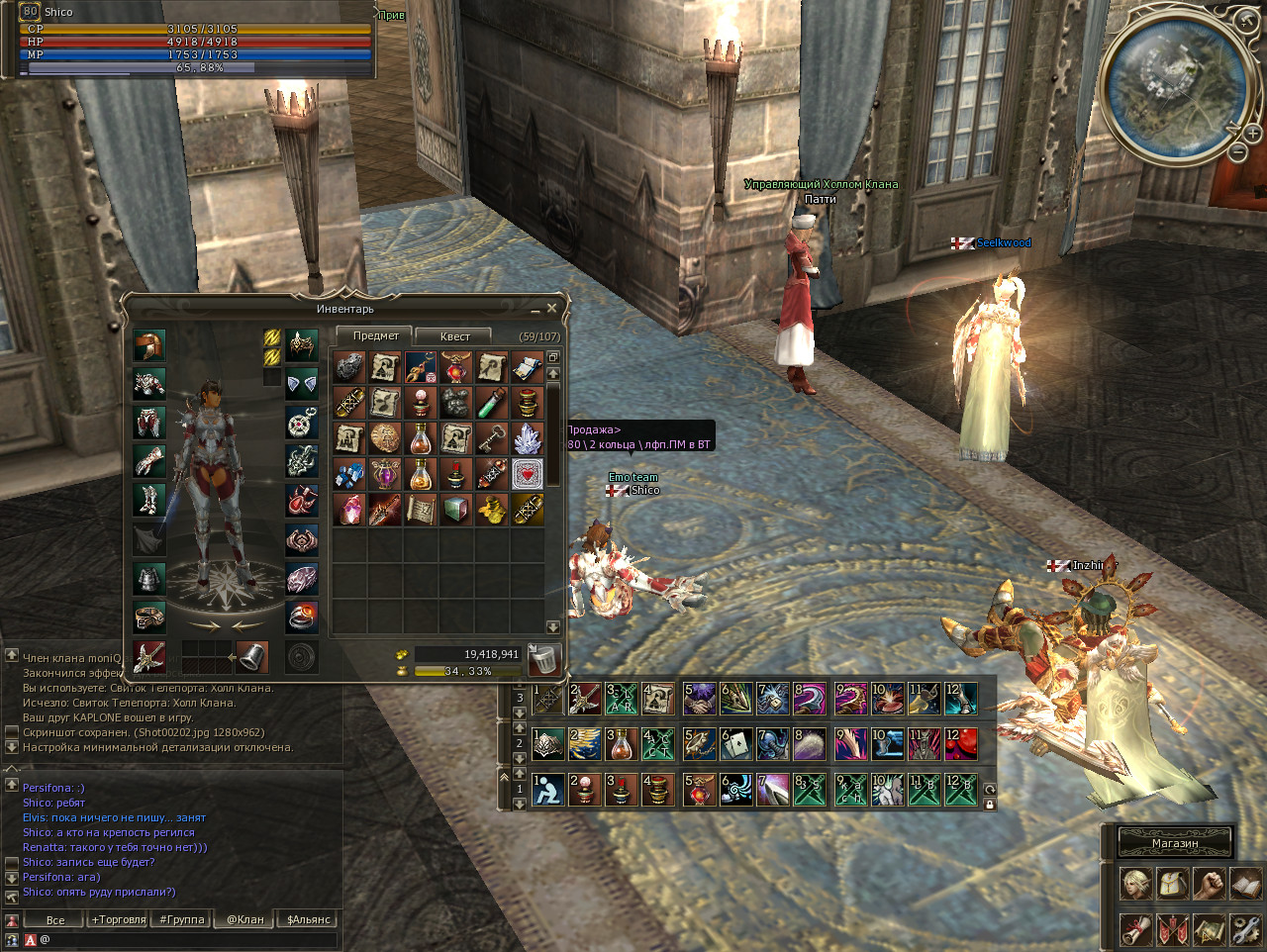Select the heart card item in inventory
The width and height of the screenshot is (1267, 952).
(528, 474)
